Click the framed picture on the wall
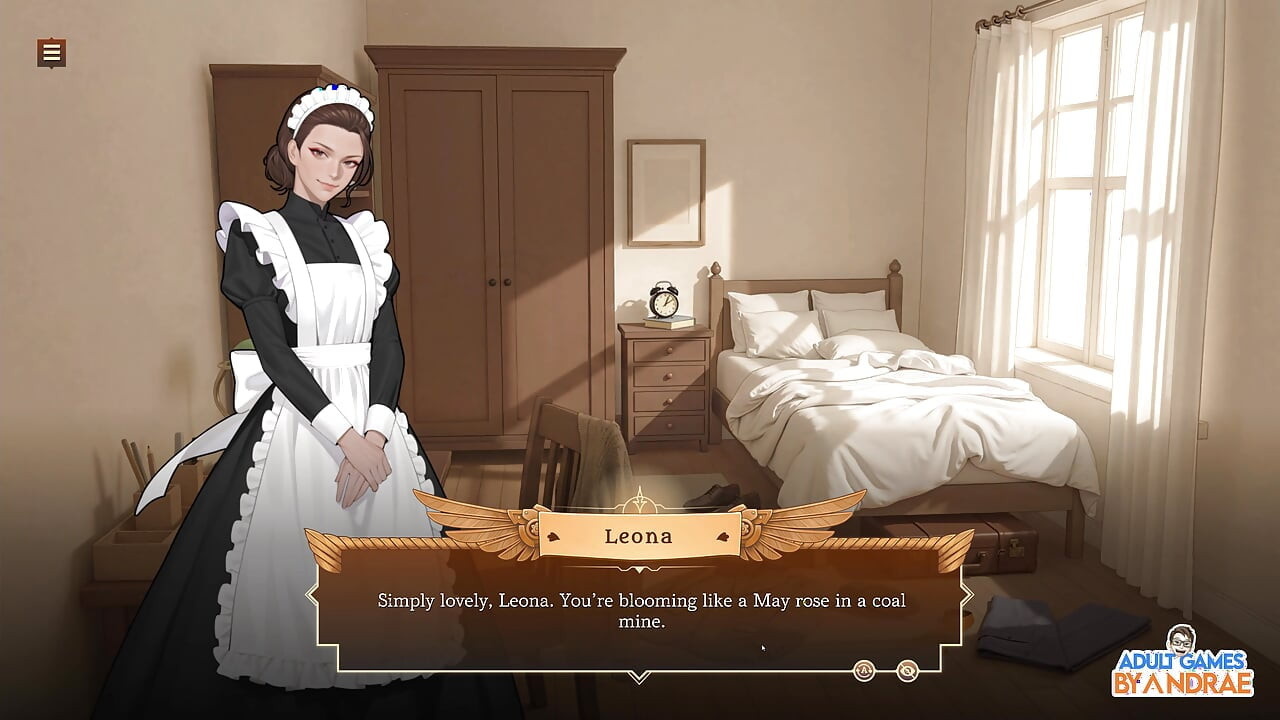This screenshot has width=1280, height=720. pyautogui.click(x=663, y=190)
